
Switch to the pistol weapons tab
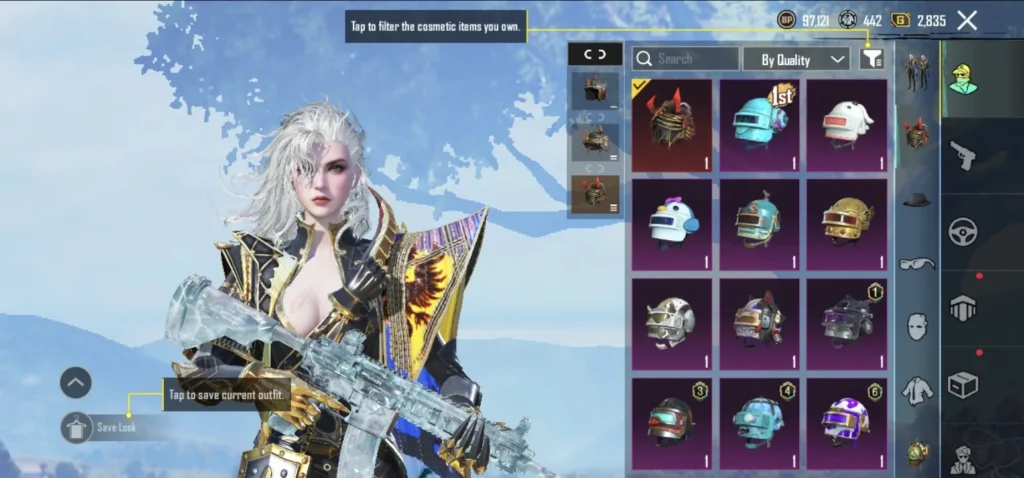click(x=963, y=155)
